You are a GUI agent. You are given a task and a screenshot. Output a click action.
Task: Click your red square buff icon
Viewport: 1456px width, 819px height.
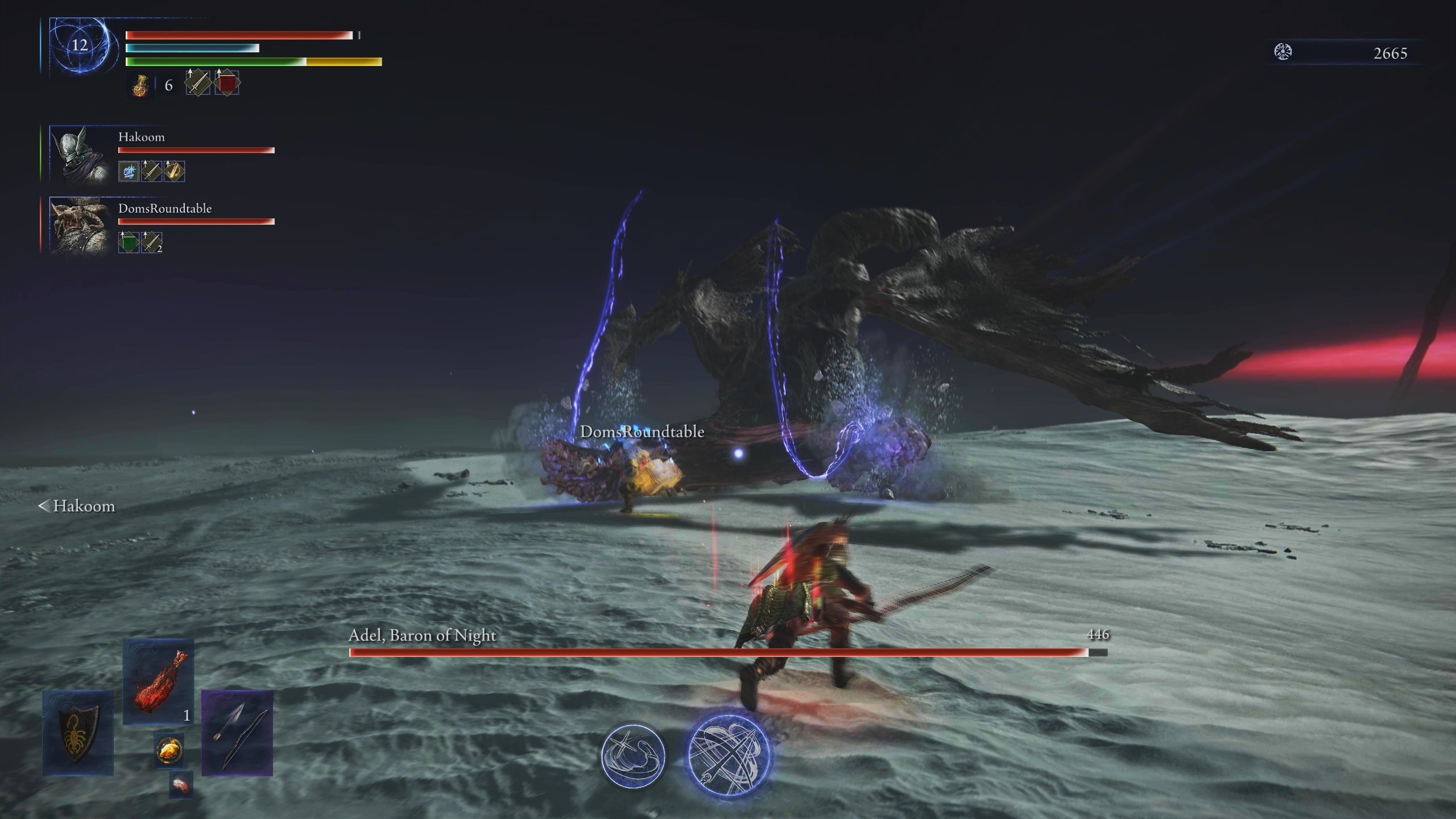227,83
